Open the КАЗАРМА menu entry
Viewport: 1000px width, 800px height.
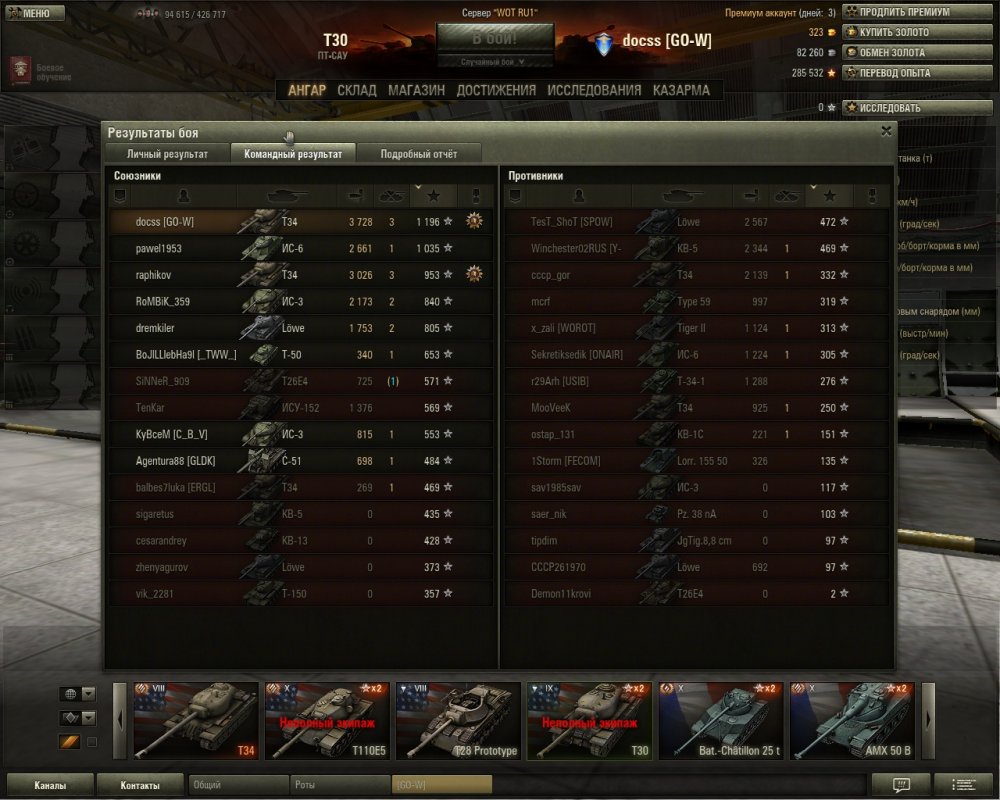[681, 90]
